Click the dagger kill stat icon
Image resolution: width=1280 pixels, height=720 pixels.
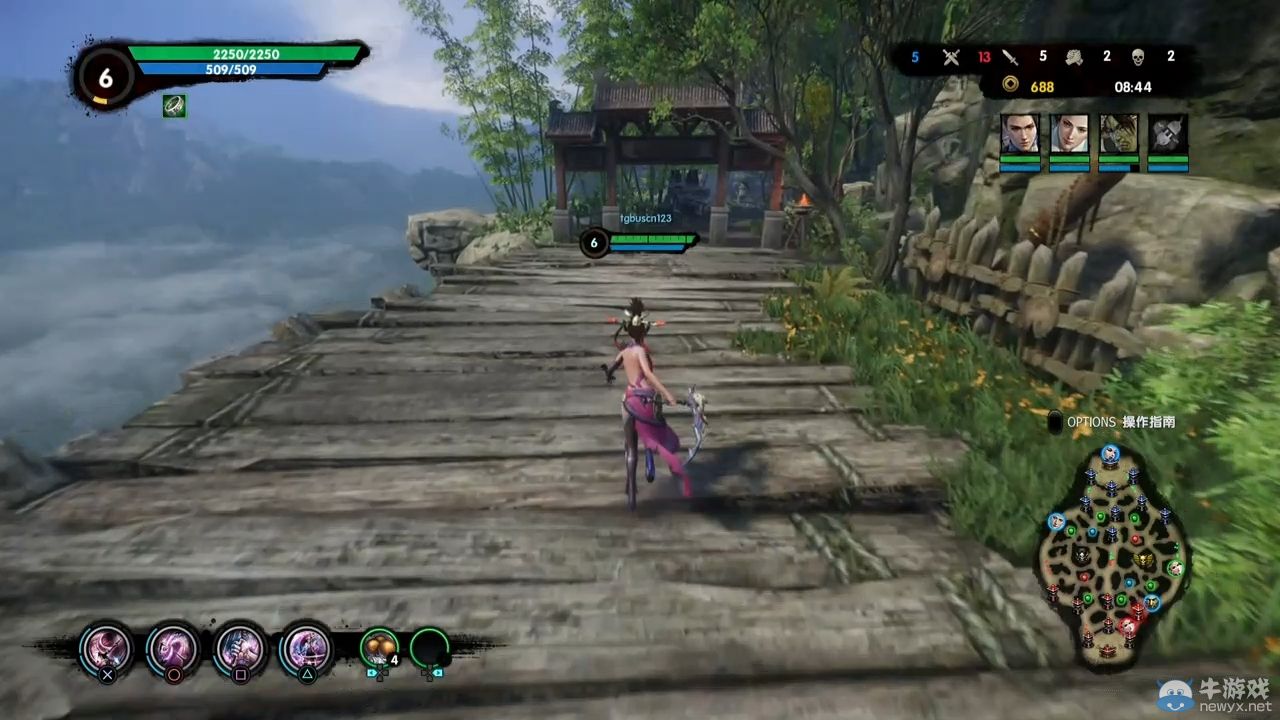click(x=1011, y=57)
